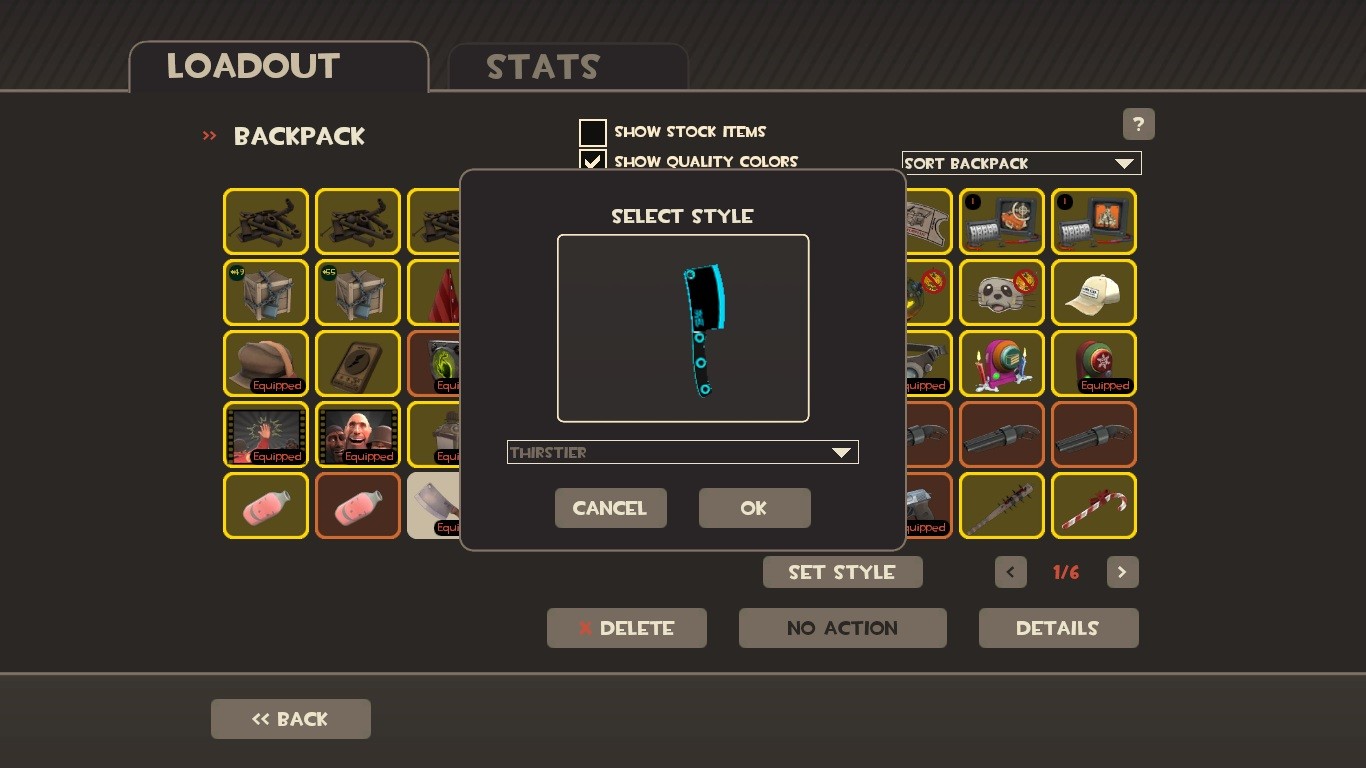Select the pile of rifles item top-left
Screen dimensions: 1366x768
[265, 221]
